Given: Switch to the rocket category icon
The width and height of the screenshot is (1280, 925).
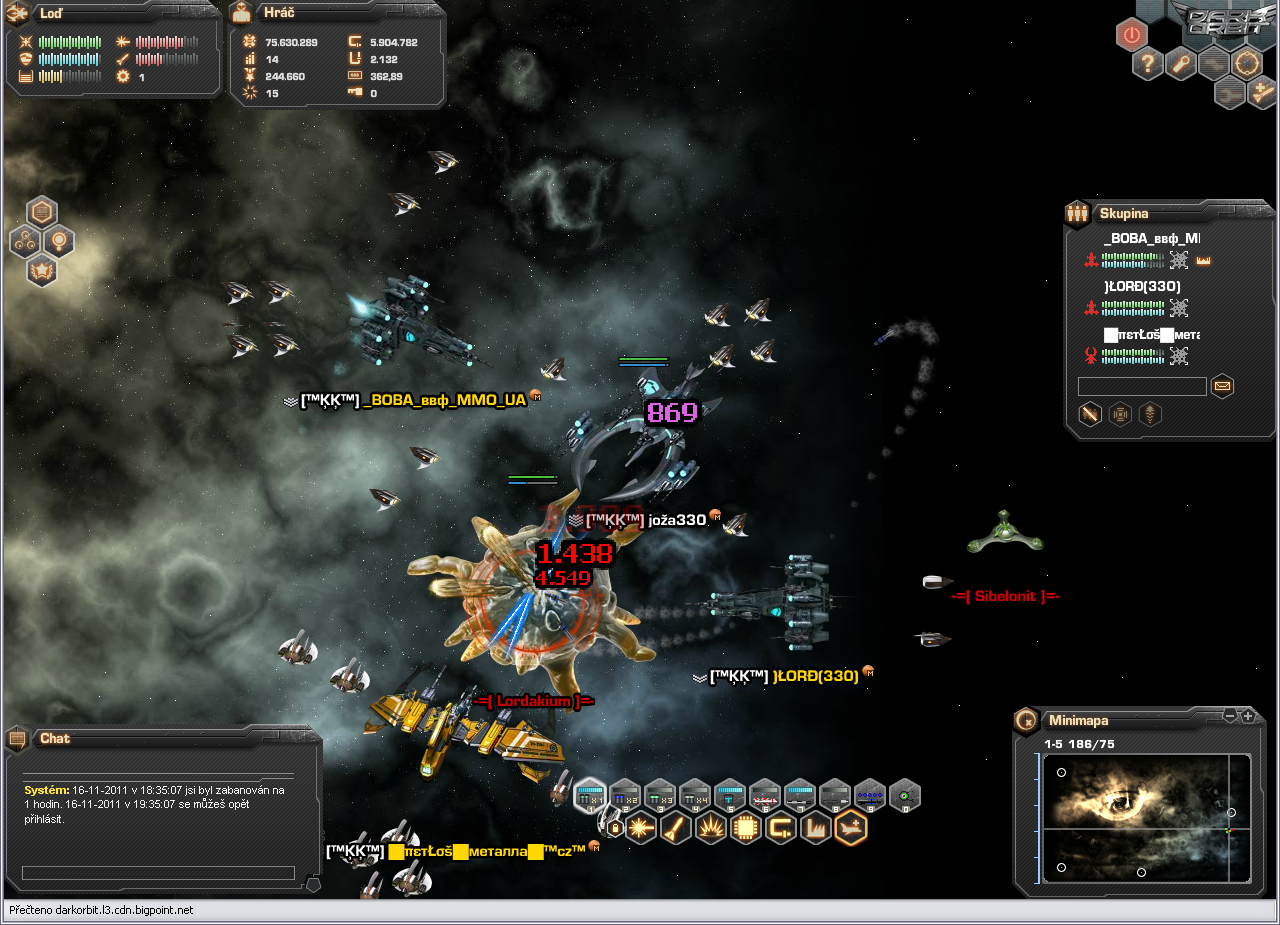Looking at the screenshot, I should tap(676, 828).
